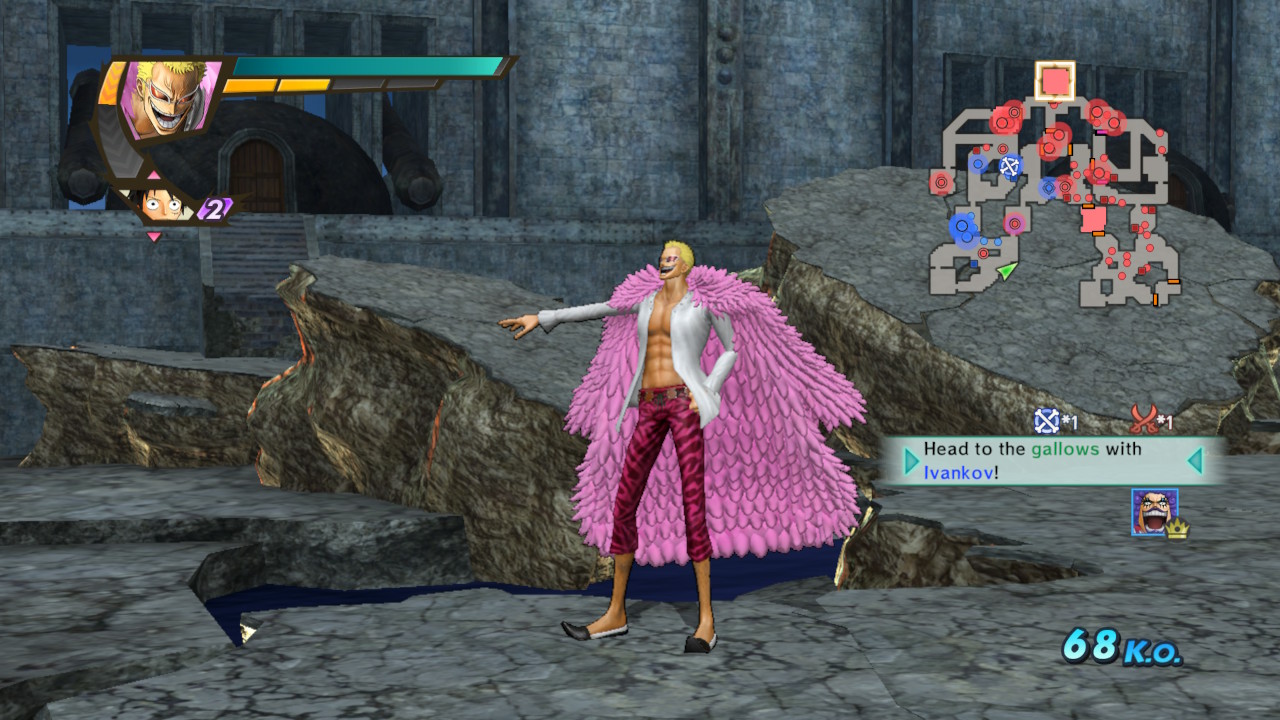Click the highlighted square territory on the minimap

click(x=1054, y=81)
